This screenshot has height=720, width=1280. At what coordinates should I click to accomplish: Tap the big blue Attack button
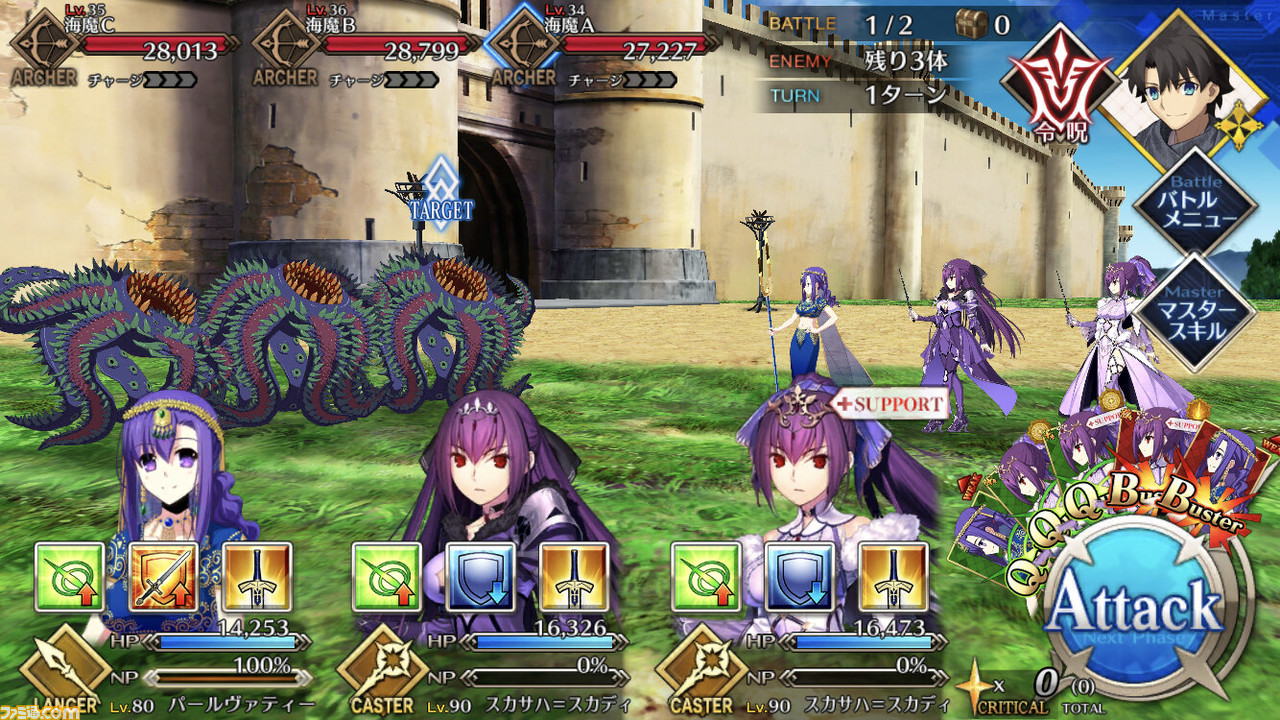(1137, 607)
